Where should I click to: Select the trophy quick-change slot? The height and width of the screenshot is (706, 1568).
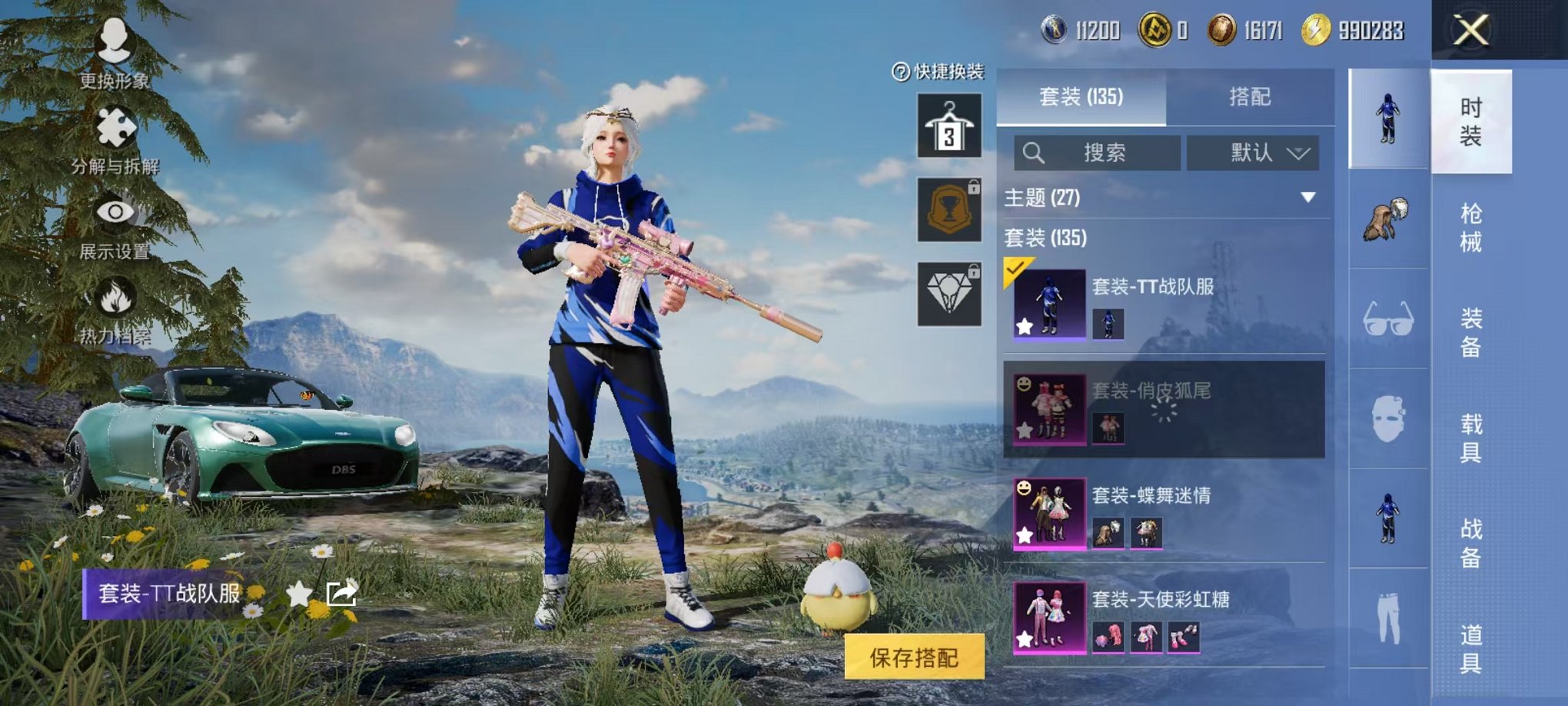951,208
